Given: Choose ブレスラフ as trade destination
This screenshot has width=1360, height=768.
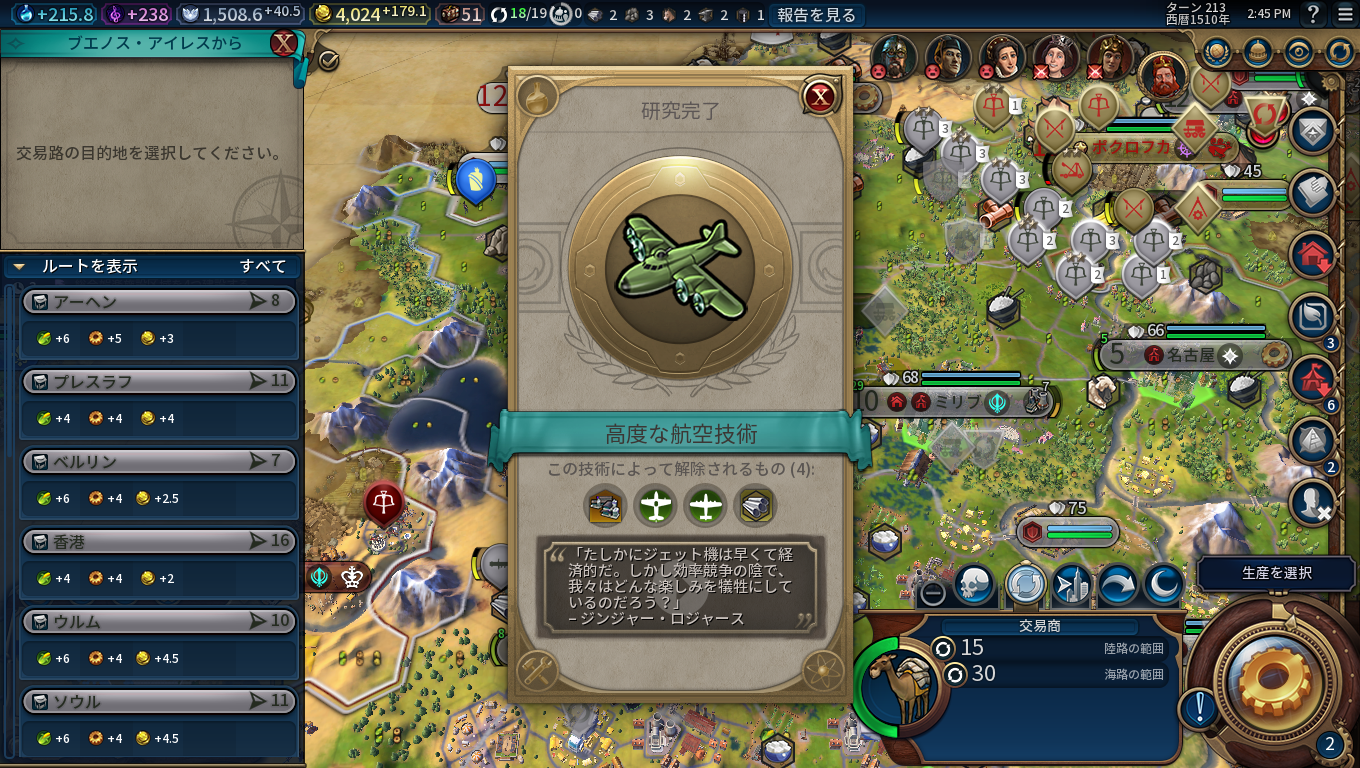Looking at the screenshot, I should 159,381.
